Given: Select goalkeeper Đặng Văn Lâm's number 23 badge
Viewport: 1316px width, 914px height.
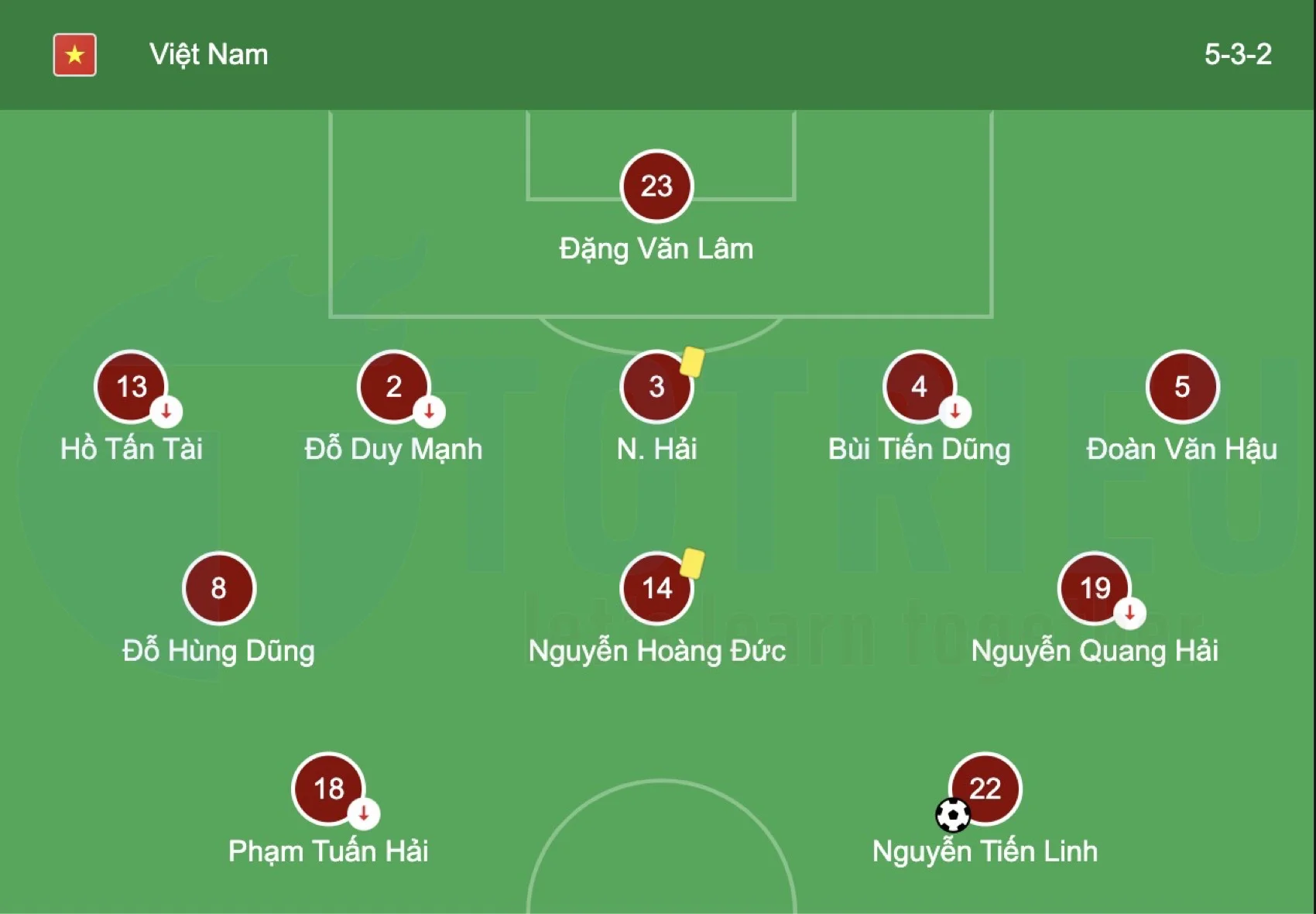Looking at the screenshot, I should [x=656, y=186].
